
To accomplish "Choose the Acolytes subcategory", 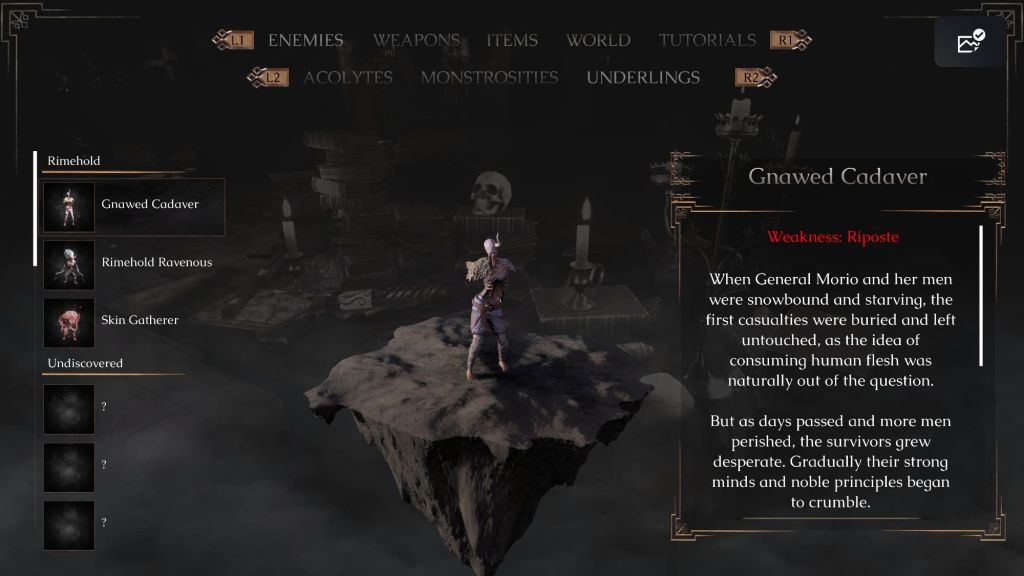I will (348, 78).
